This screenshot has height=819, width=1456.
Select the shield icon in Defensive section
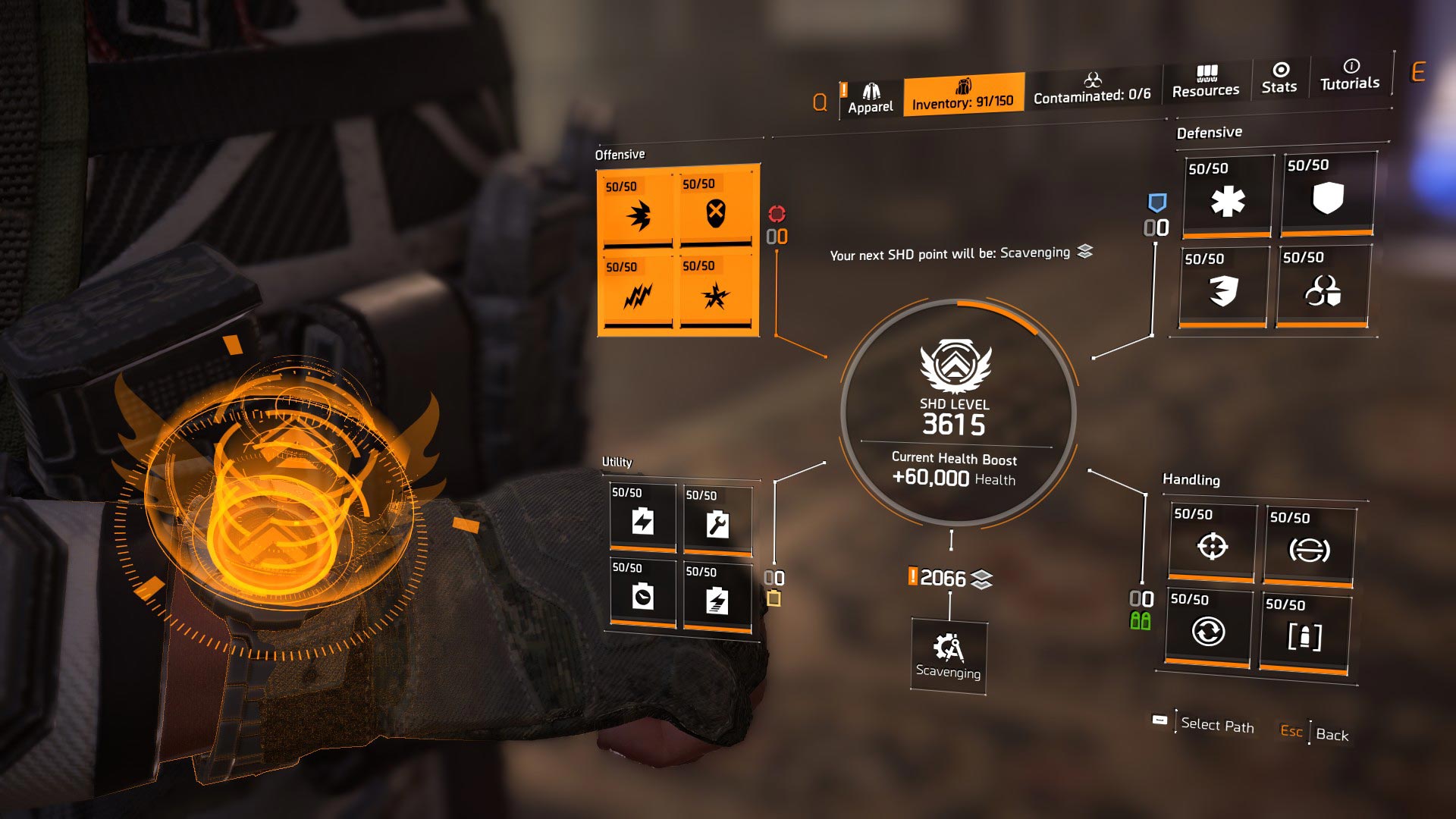pyautogui.click(x=1327, y=201)
